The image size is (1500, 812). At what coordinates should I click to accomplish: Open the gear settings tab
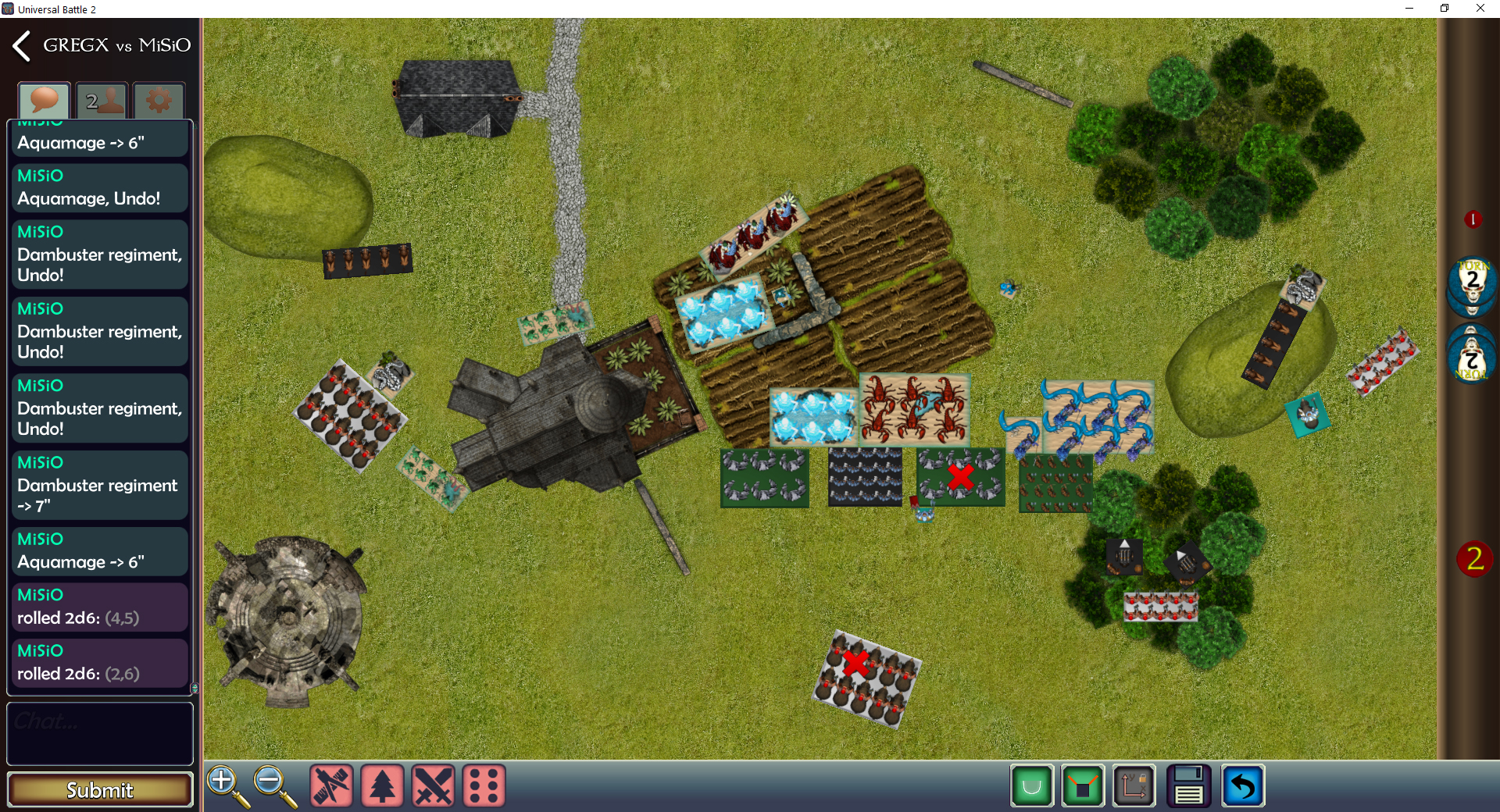pos(159,101)
